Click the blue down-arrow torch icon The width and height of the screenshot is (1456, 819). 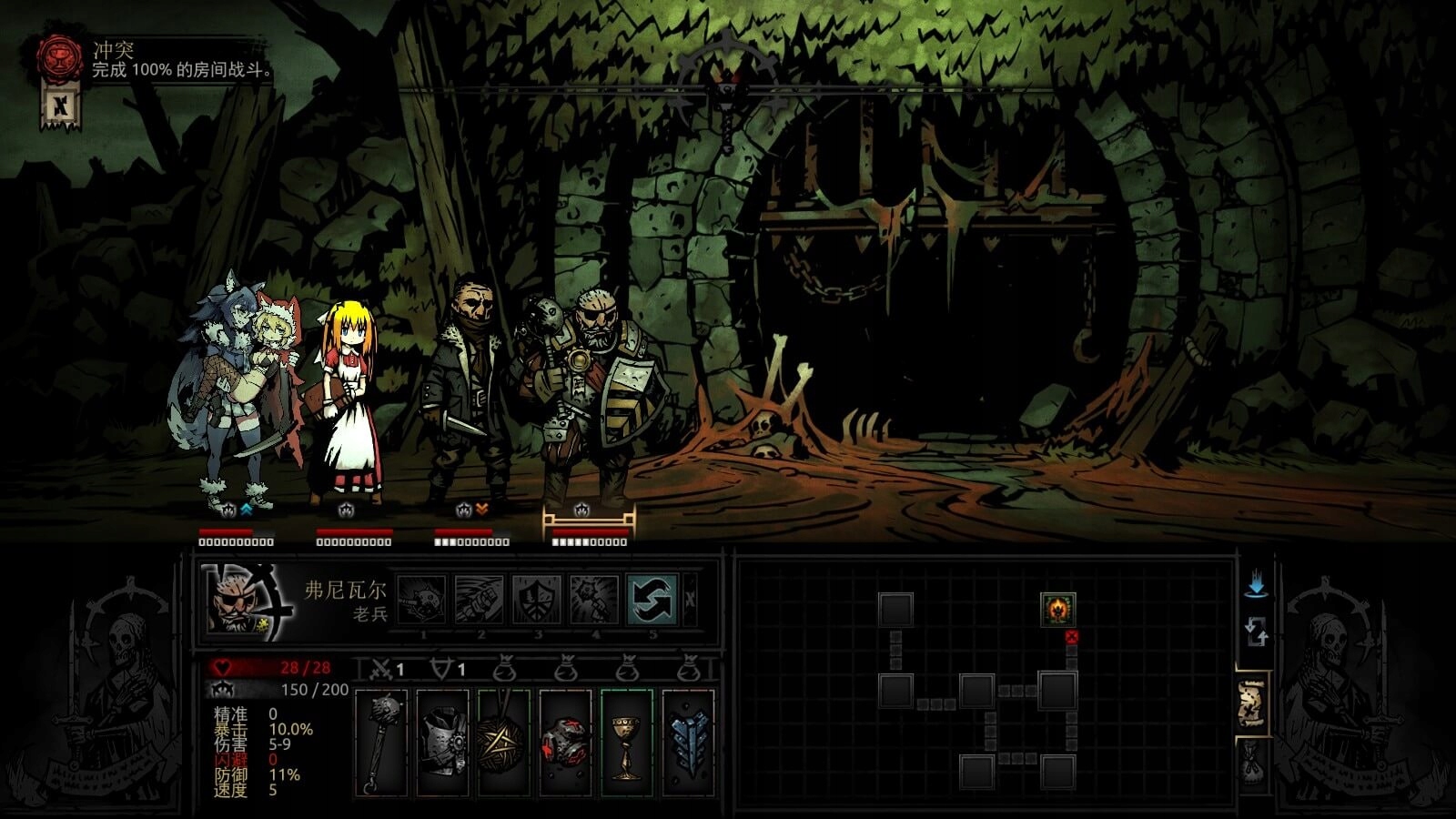pos(1257,585)
